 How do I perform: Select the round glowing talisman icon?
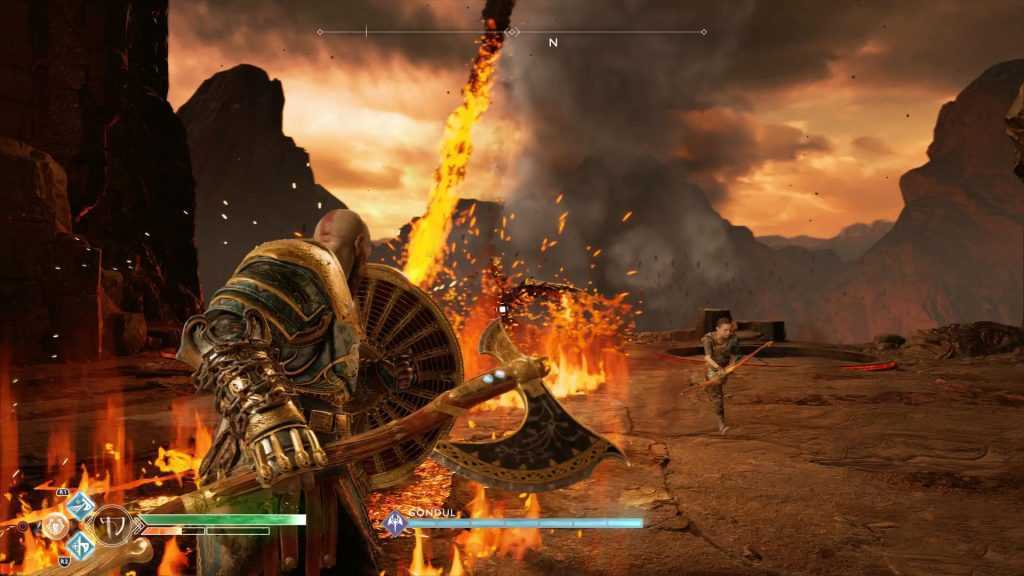click(x=54, y=525)
